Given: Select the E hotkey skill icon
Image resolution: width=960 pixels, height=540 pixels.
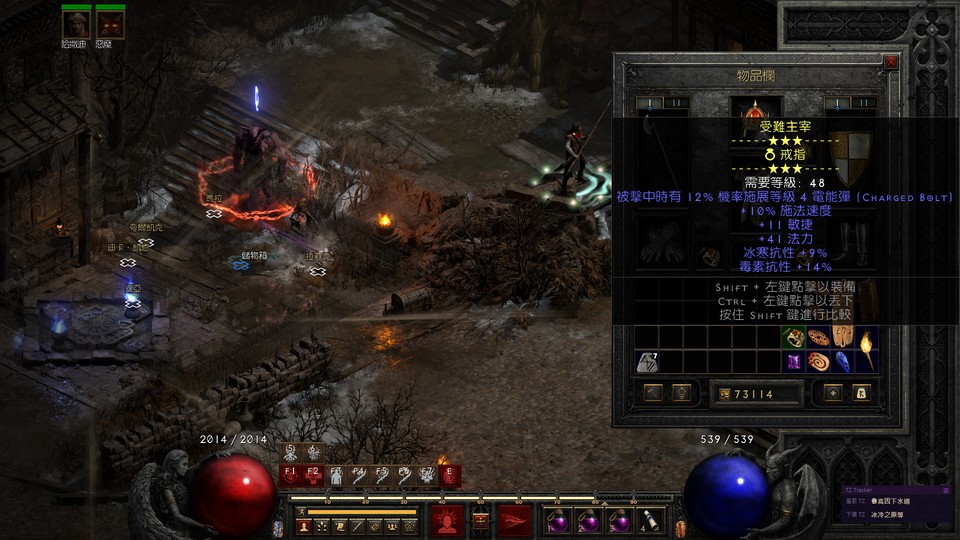Looking at the screenshot, I should point(448,476).
